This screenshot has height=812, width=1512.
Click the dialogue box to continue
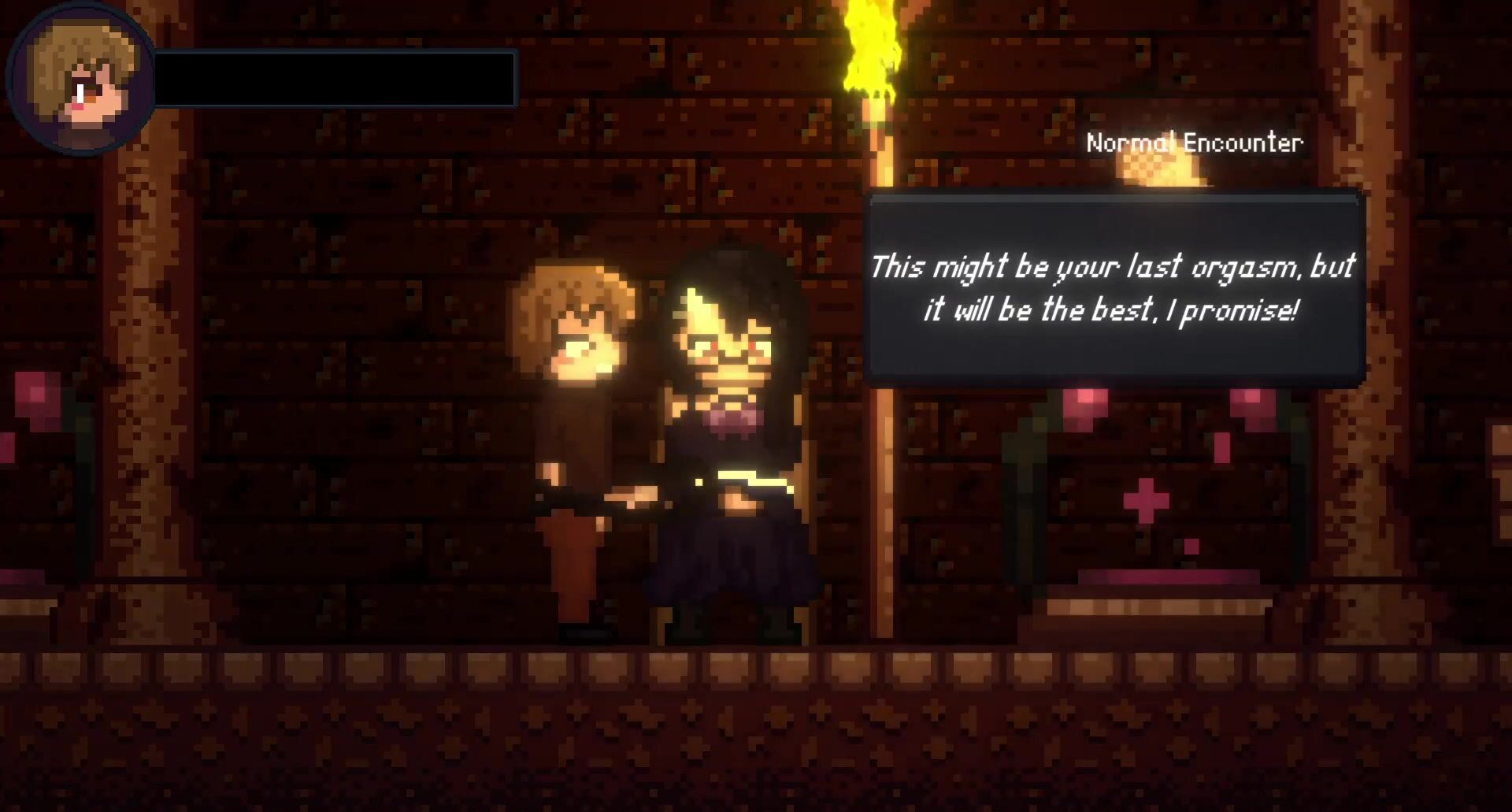[1114, 289]
